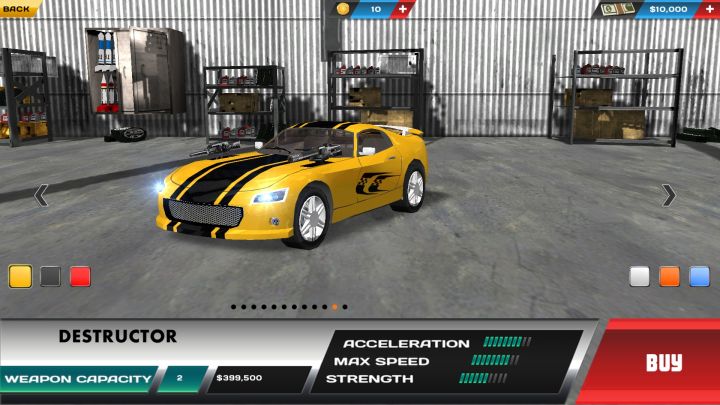The width and height of the screenshot is (720, 405).
Task: Show the previous car with left arrow
Action: (41, 195)
